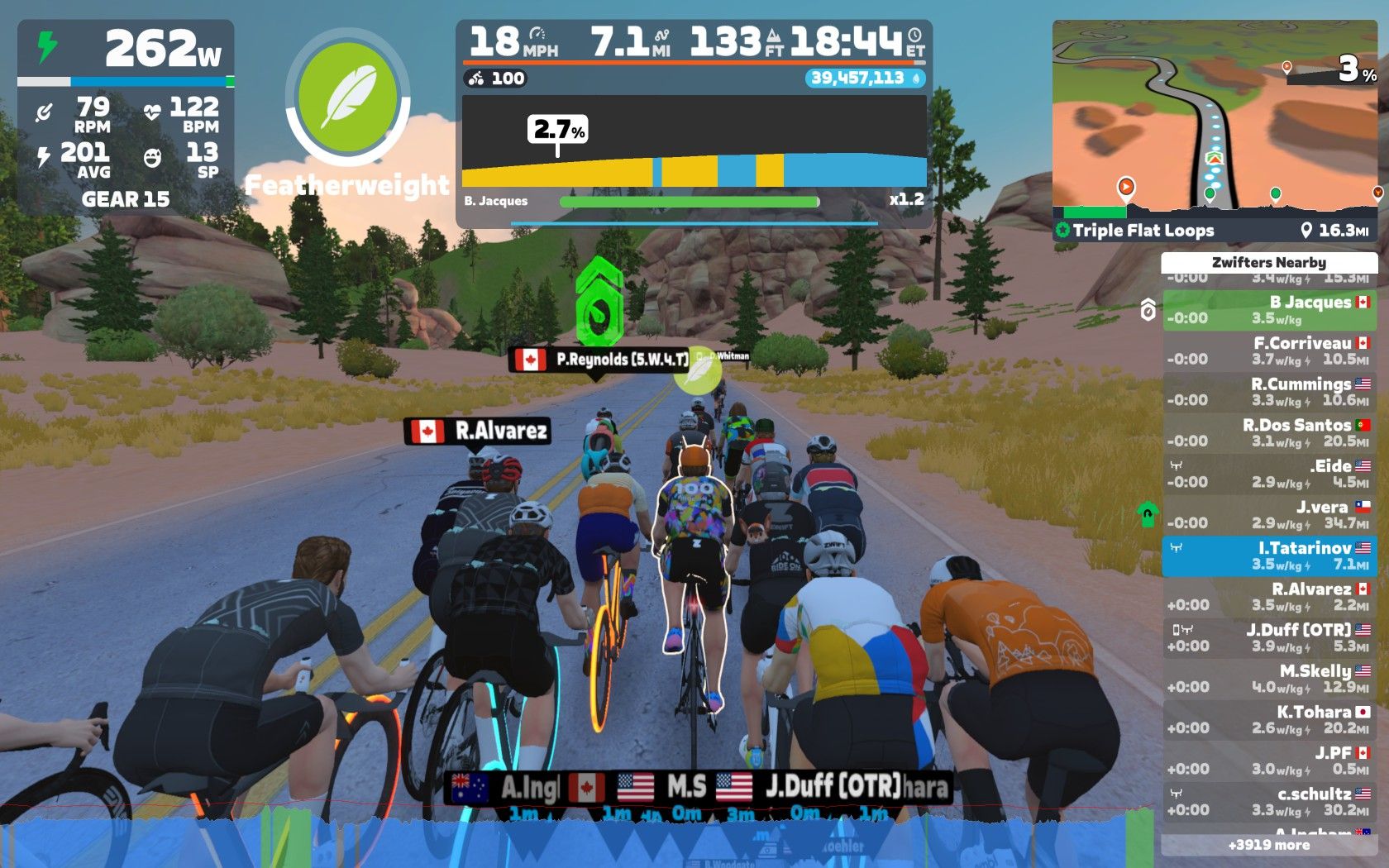
Task: Select J.Duff (OTR) rider row
Action: point(1269,637)
